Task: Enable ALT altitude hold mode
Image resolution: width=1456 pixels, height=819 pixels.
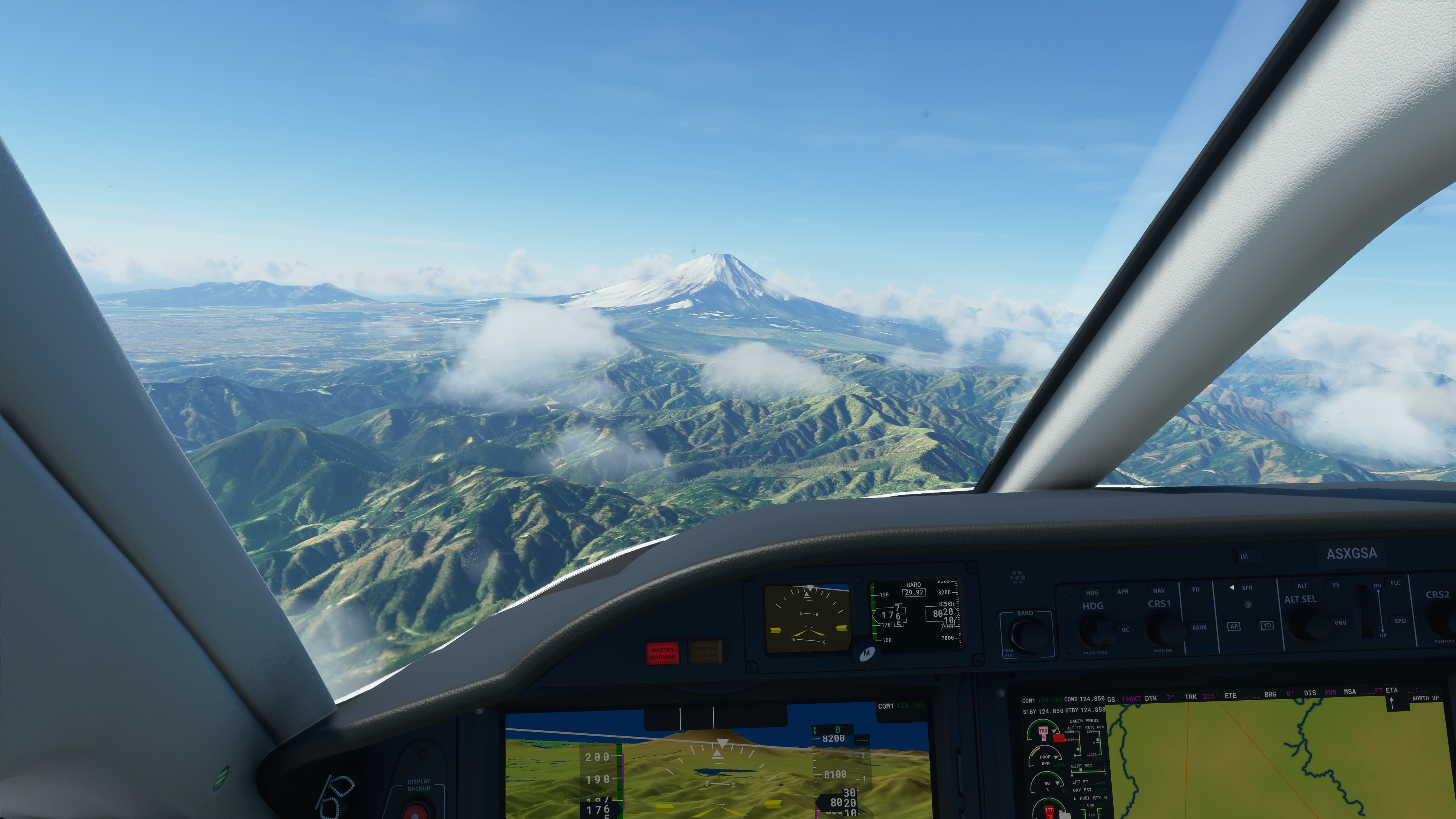Action: coord(1302,585)
